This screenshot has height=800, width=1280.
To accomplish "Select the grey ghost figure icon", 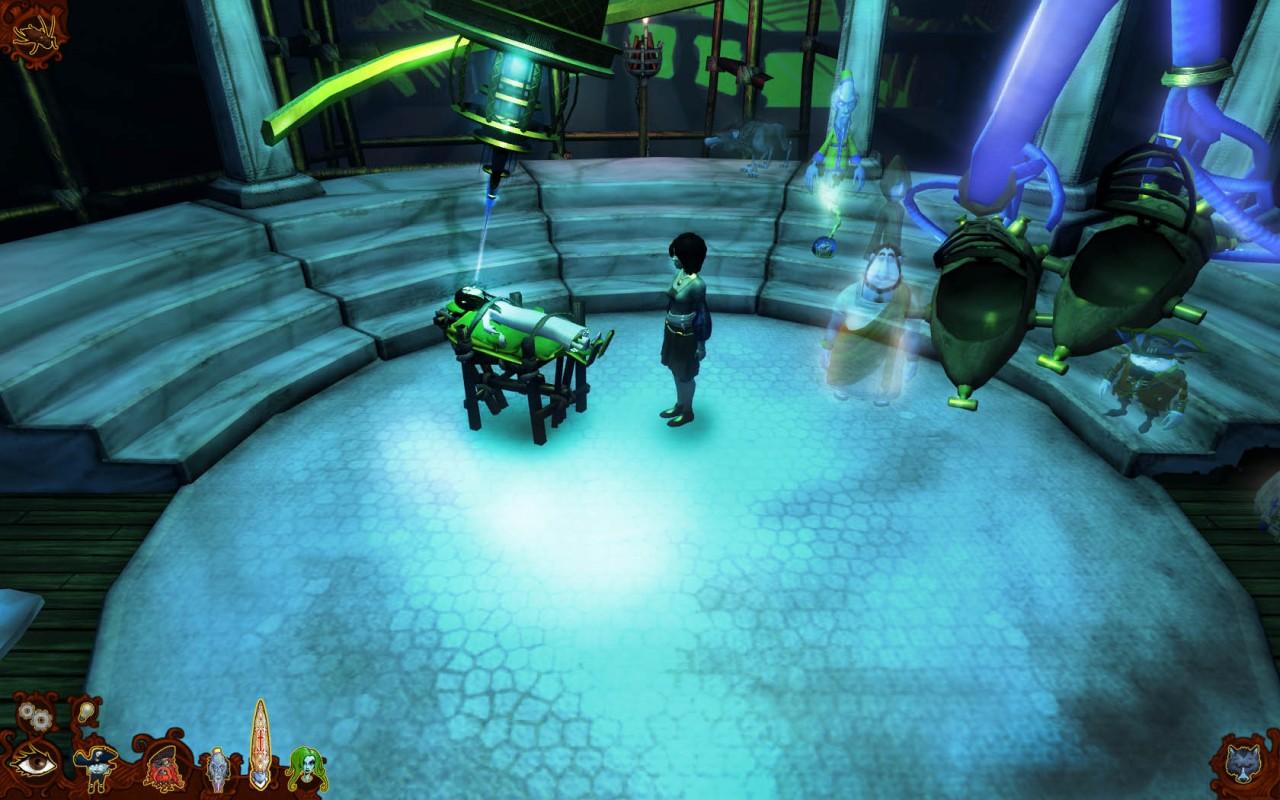I will pyautogui.click(x=217, y=769).
